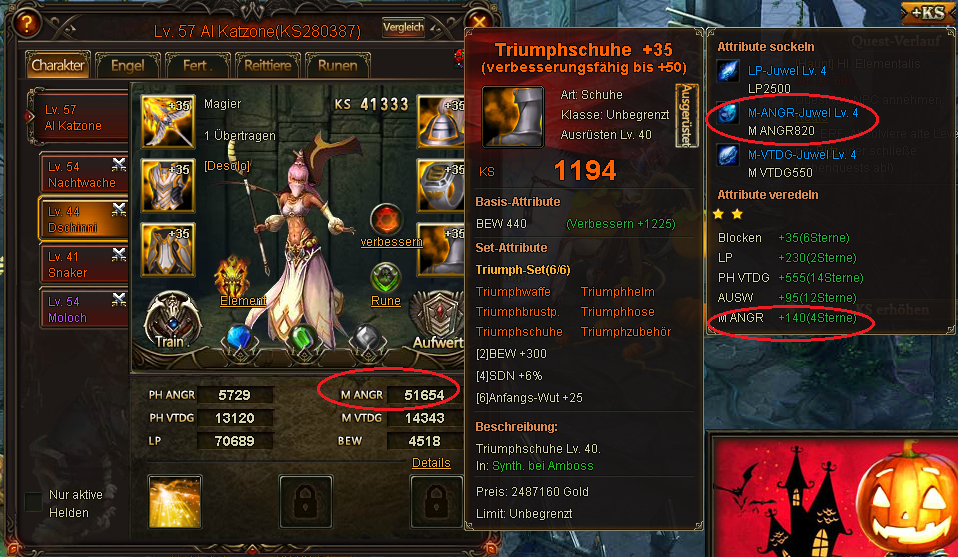Click the +KS button
Image resolution: width=958 pixels, height=557 pixels.
coord(927,12)
